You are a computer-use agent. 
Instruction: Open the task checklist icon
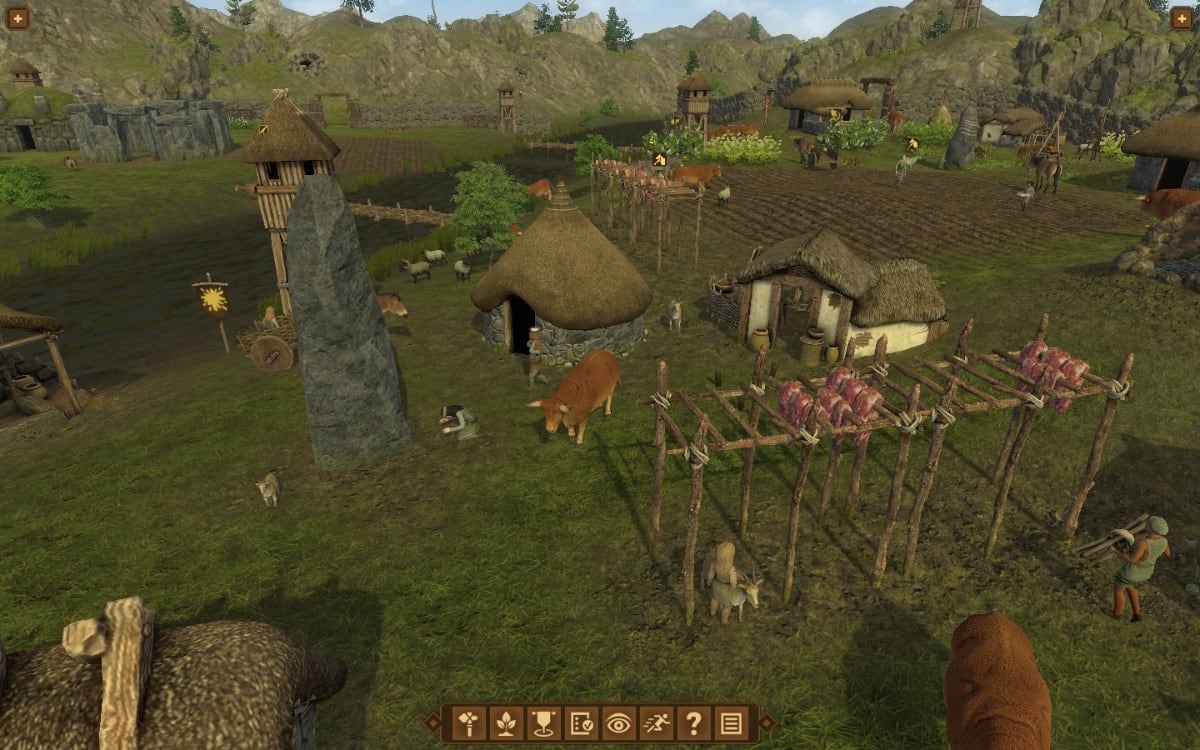[581, 722]
